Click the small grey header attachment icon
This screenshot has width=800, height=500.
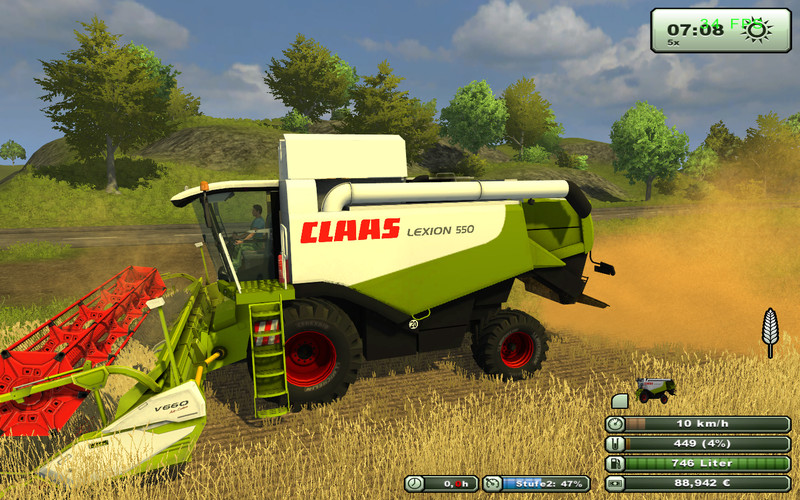coord(619,400)
